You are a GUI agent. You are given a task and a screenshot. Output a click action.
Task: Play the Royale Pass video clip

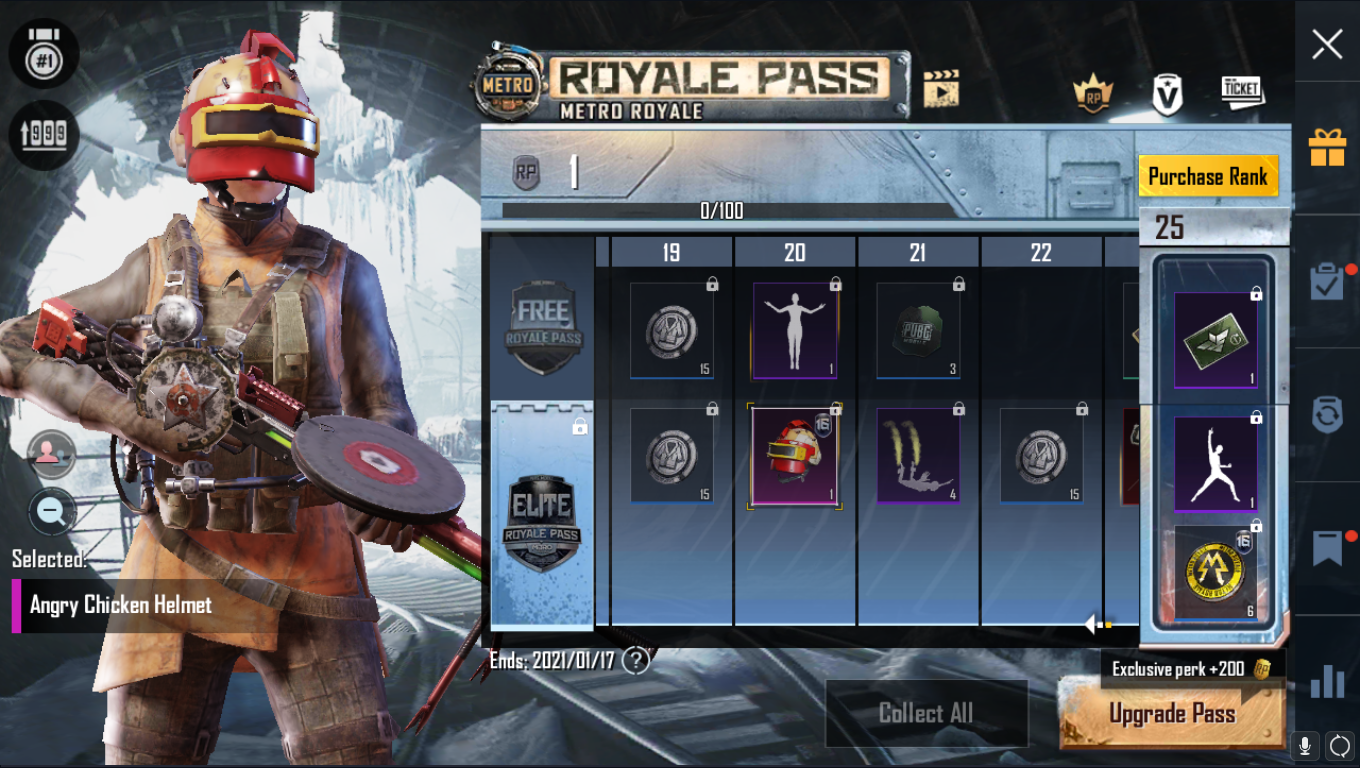point(941,88)
